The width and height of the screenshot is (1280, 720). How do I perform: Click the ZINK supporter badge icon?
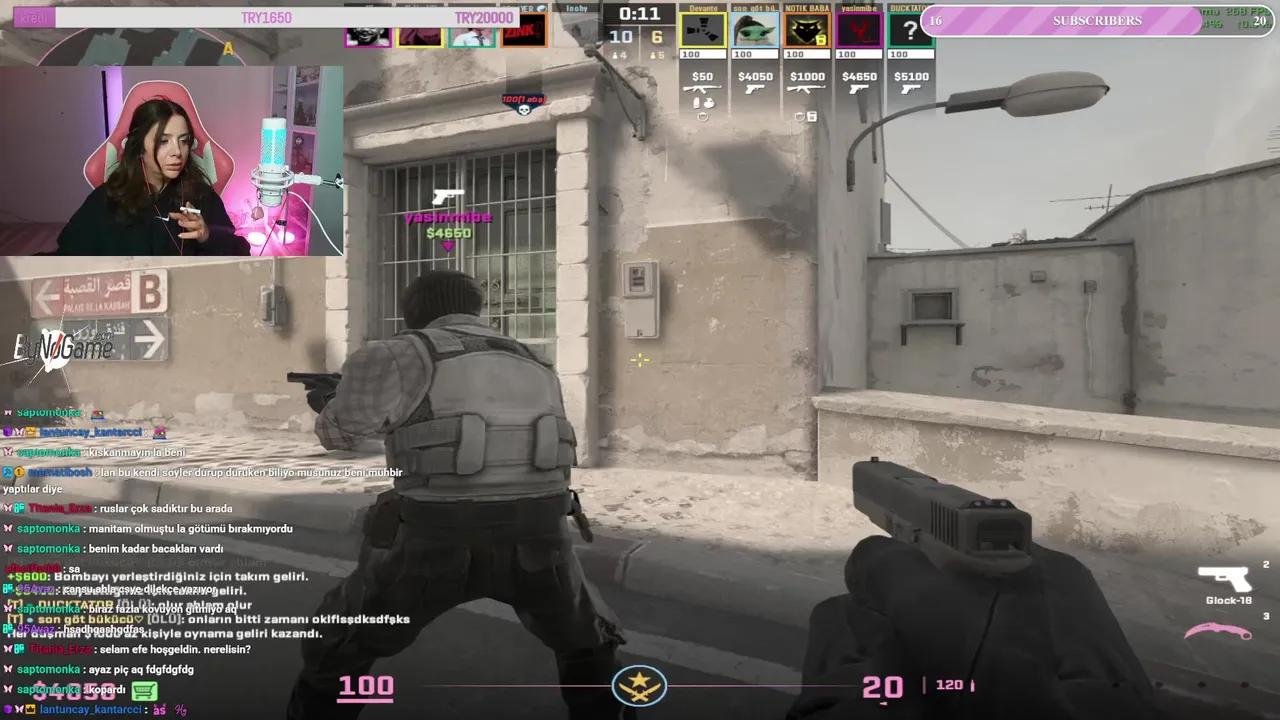pos(523,30)
